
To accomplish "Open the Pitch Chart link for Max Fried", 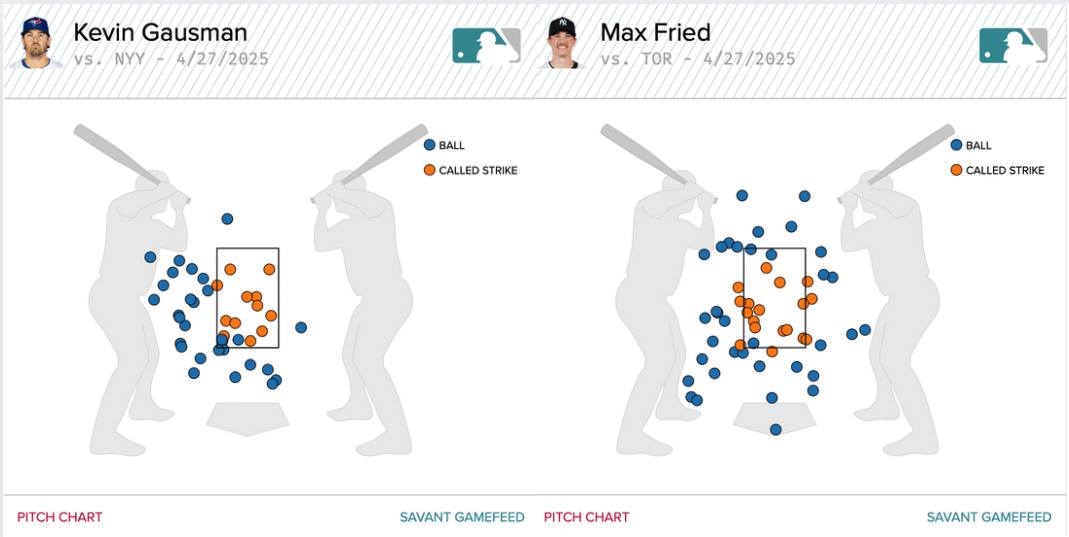I will (586, 517).
